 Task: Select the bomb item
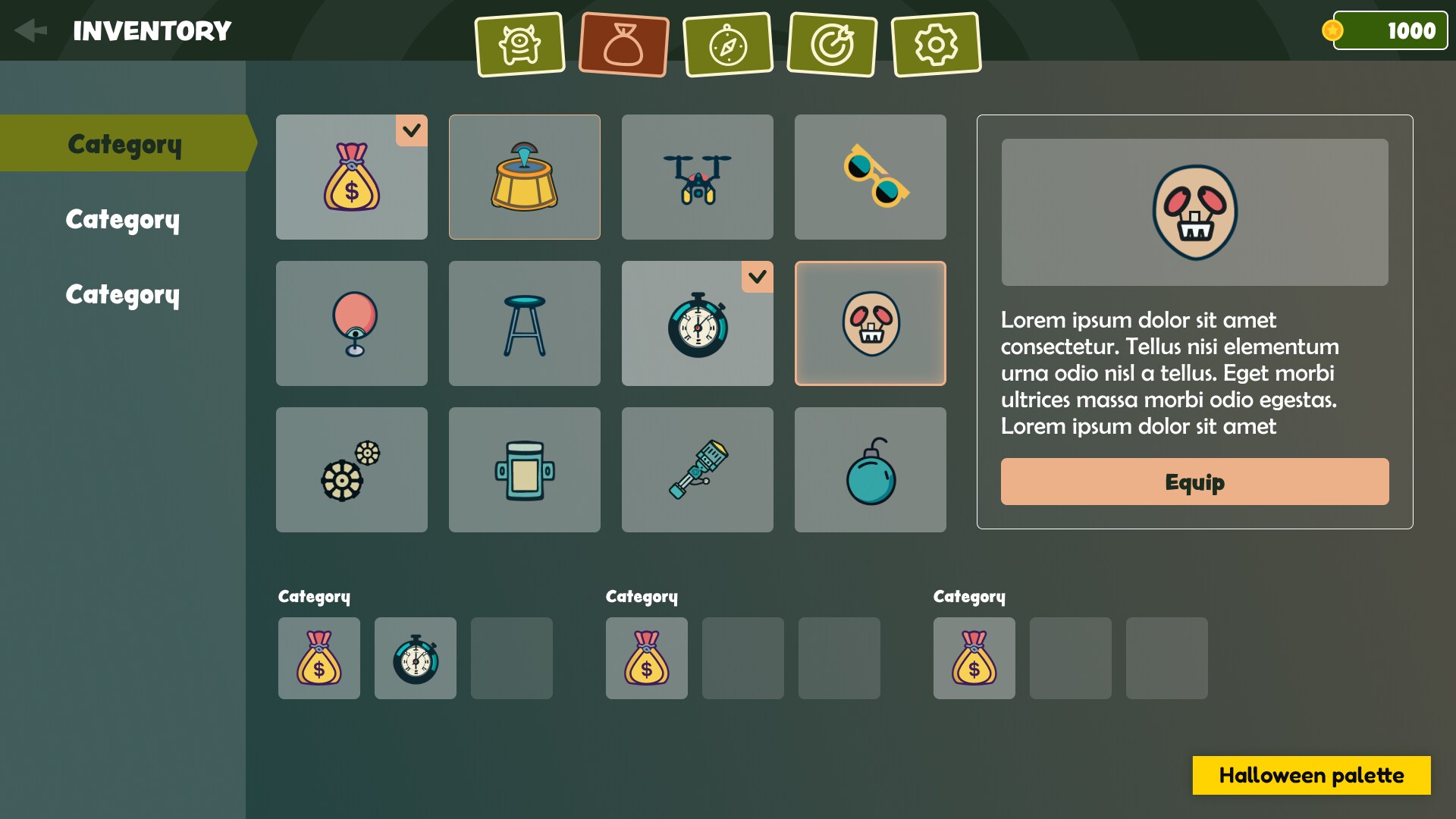(x=870, y=469)
